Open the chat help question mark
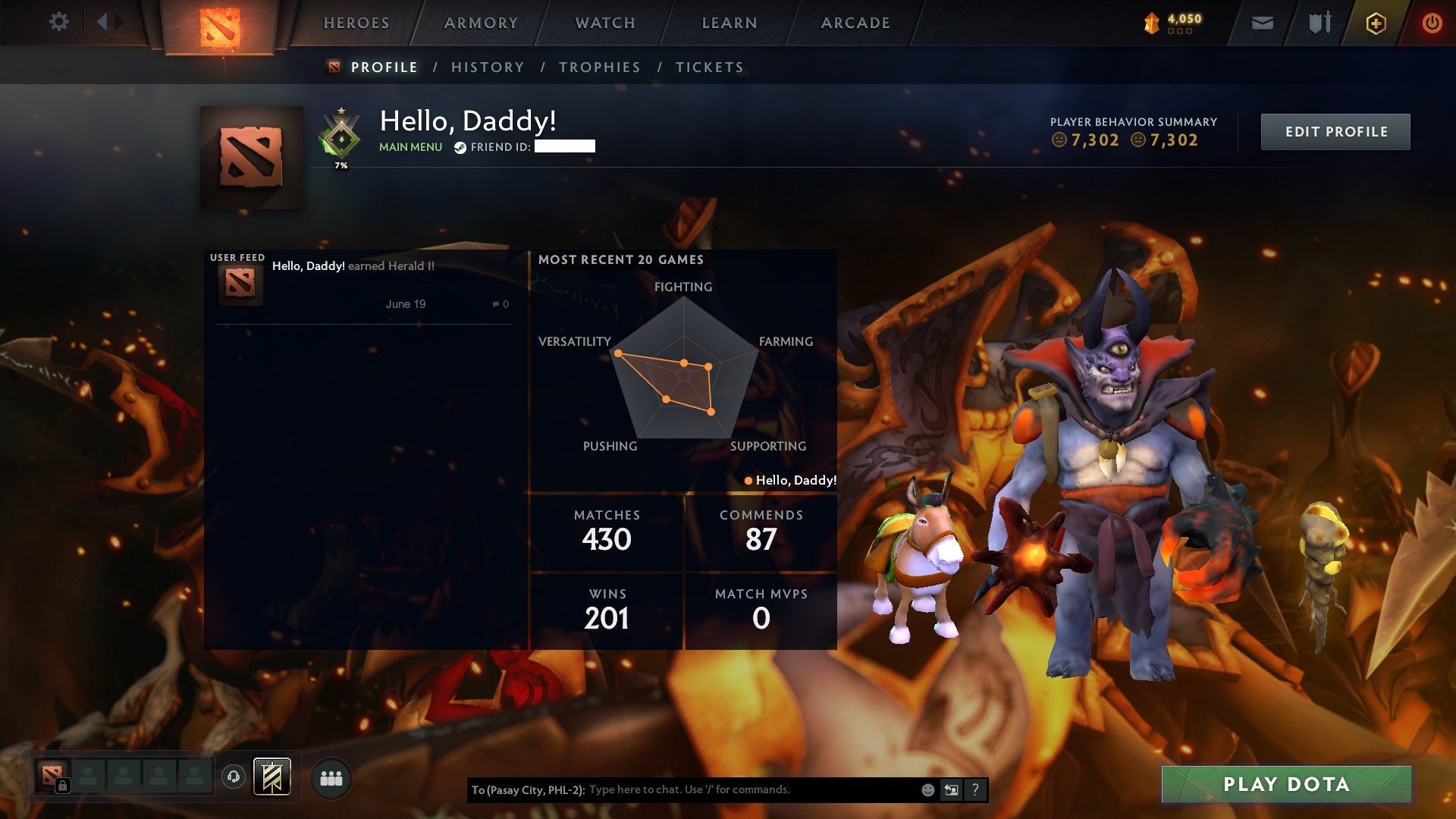Screen dimensions: 1456x819 pyautogui.click(x=975, y=790)
